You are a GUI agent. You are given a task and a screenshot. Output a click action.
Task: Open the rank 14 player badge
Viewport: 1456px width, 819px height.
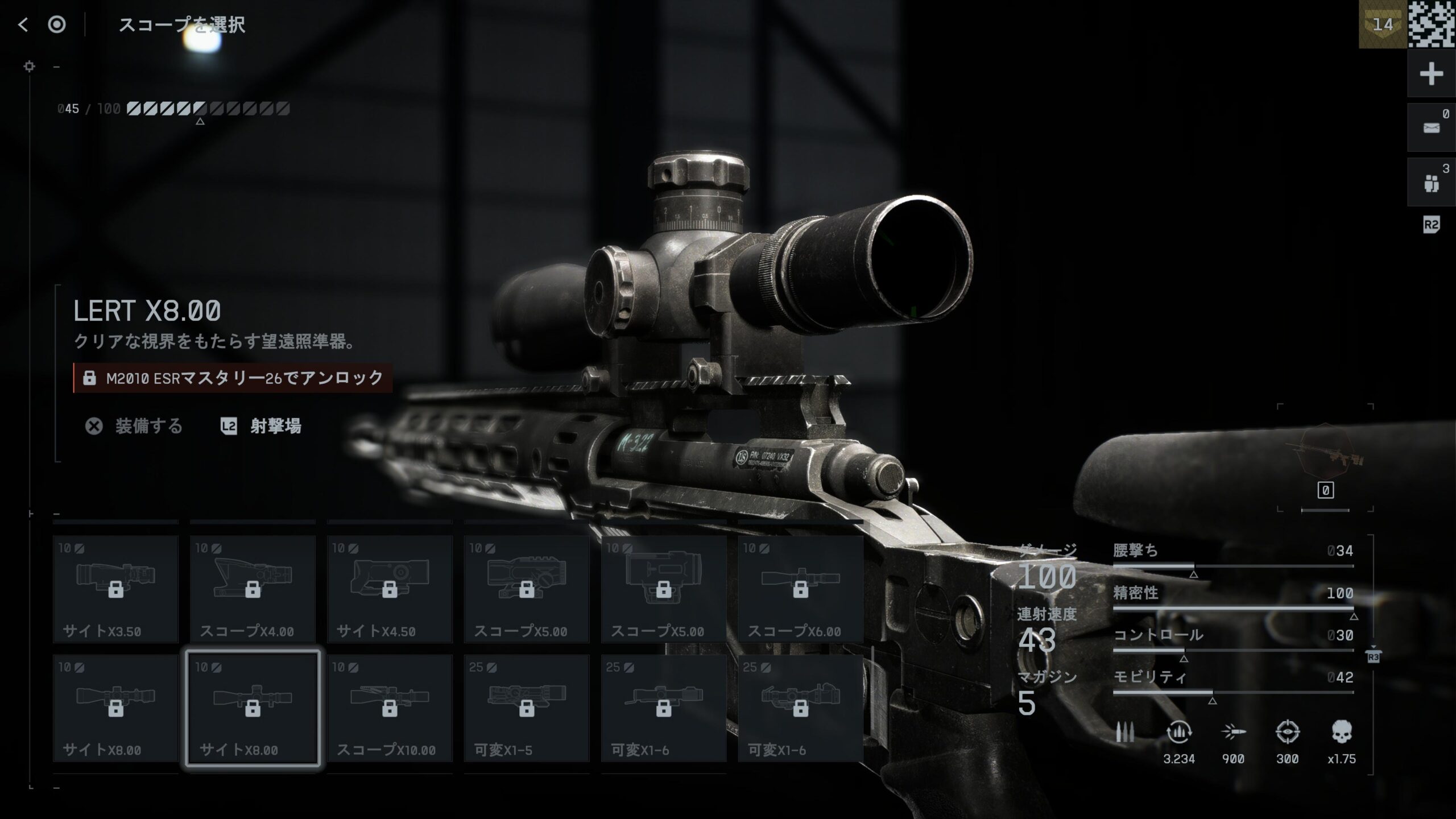click(x=1383, y=24)
